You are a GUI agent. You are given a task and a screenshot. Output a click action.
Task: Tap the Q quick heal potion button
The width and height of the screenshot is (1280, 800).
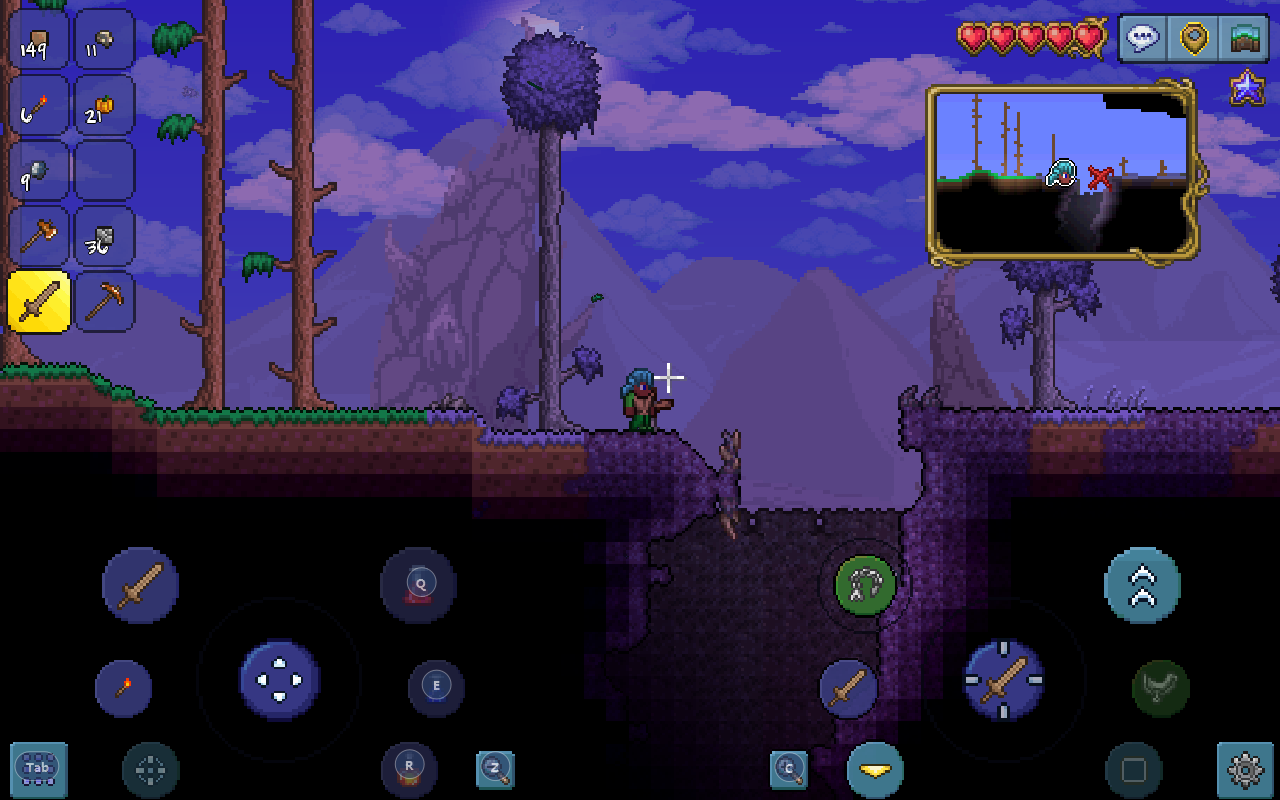coord(419,584)
